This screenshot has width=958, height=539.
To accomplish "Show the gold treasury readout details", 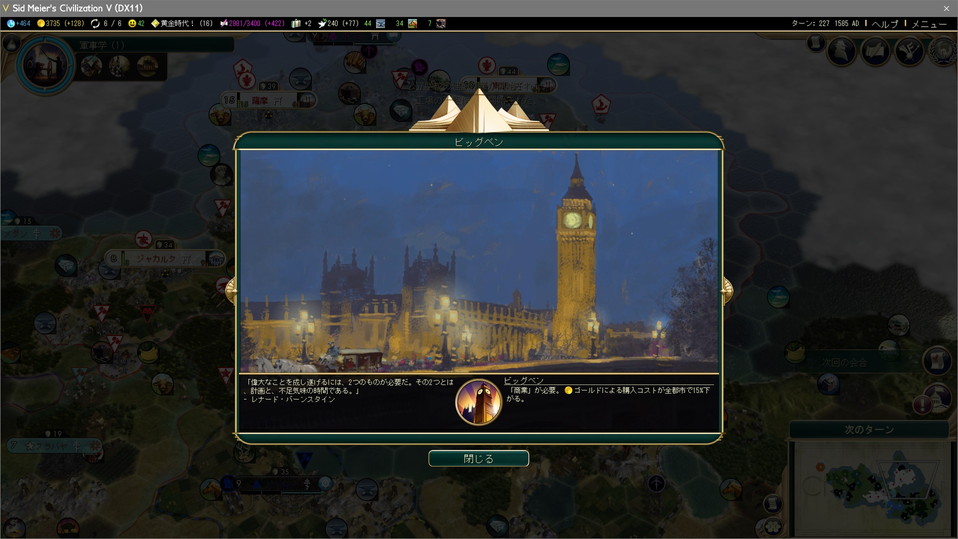I will tap(61, 23).
